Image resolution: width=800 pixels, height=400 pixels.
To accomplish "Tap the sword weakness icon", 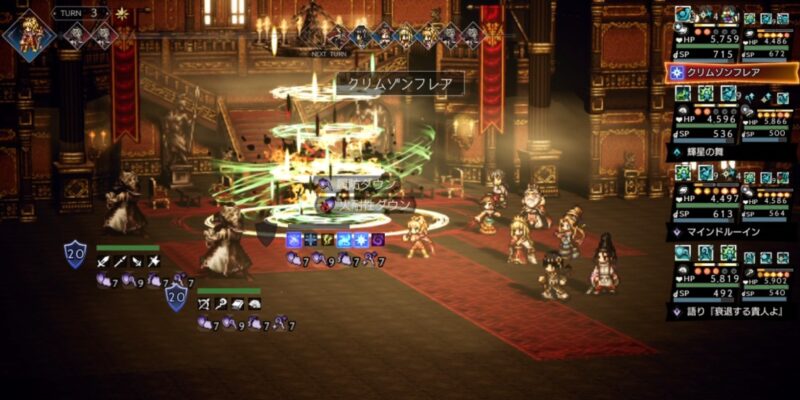I will [x=103, y=262].
